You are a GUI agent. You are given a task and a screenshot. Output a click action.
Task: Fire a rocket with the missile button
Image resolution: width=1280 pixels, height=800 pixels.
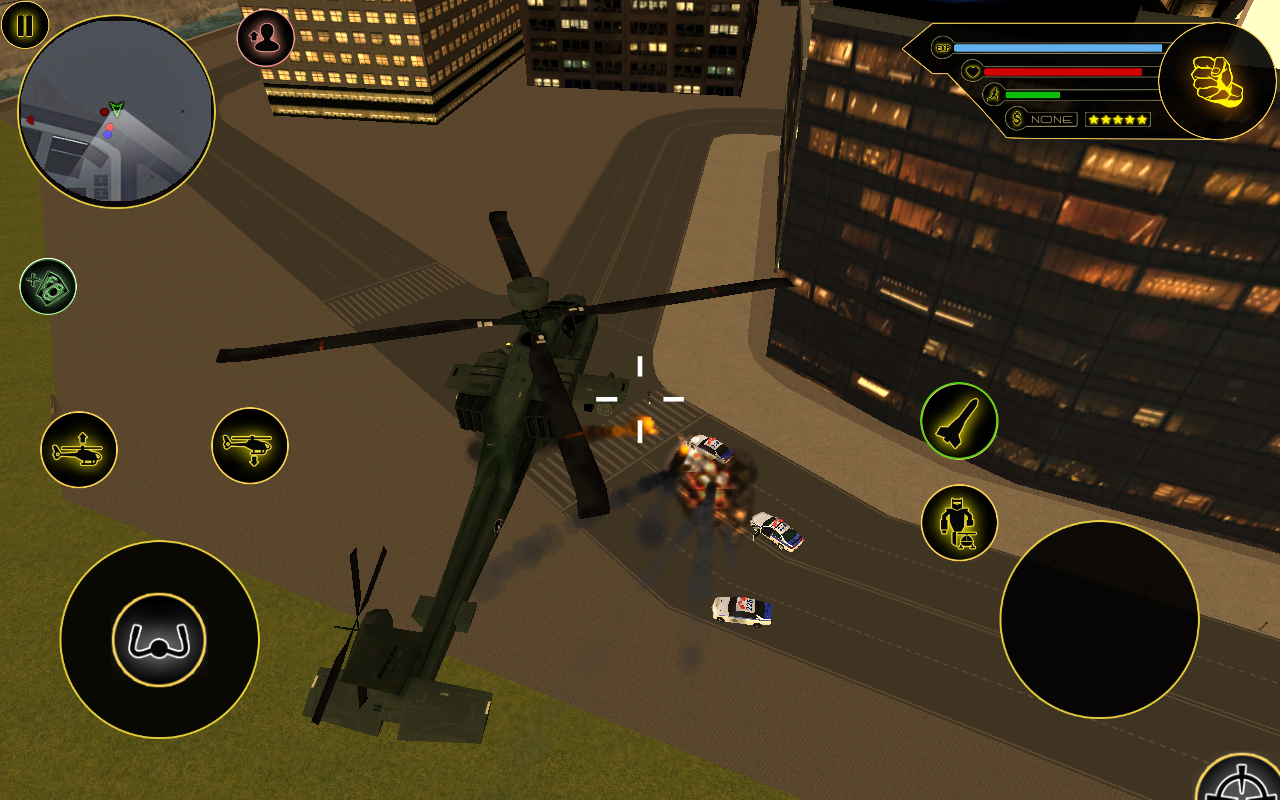pyautogui.click(x=957, y=421)
